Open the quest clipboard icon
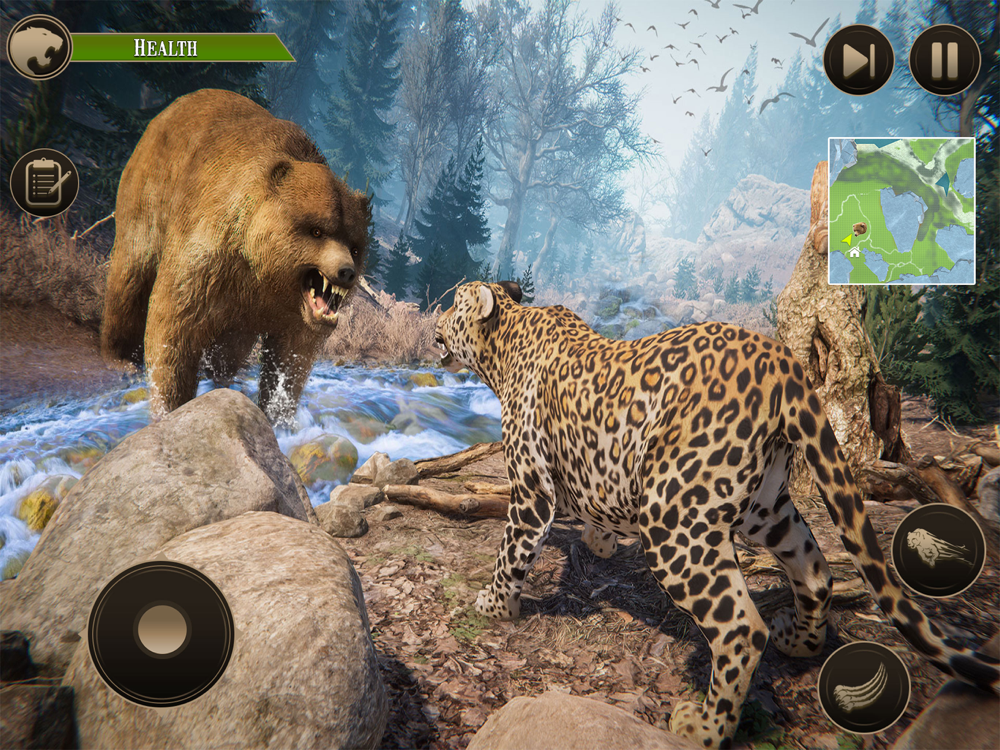The image size is (1000, 750). pos(44,183)
